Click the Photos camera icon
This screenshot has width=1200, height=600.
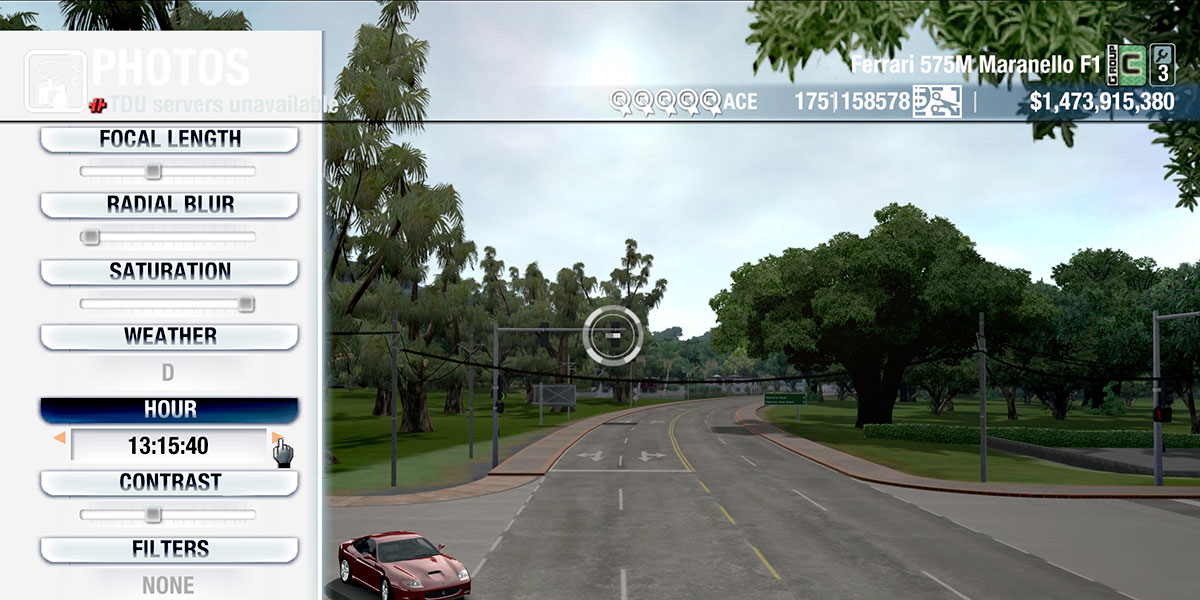tap(55, 80)
